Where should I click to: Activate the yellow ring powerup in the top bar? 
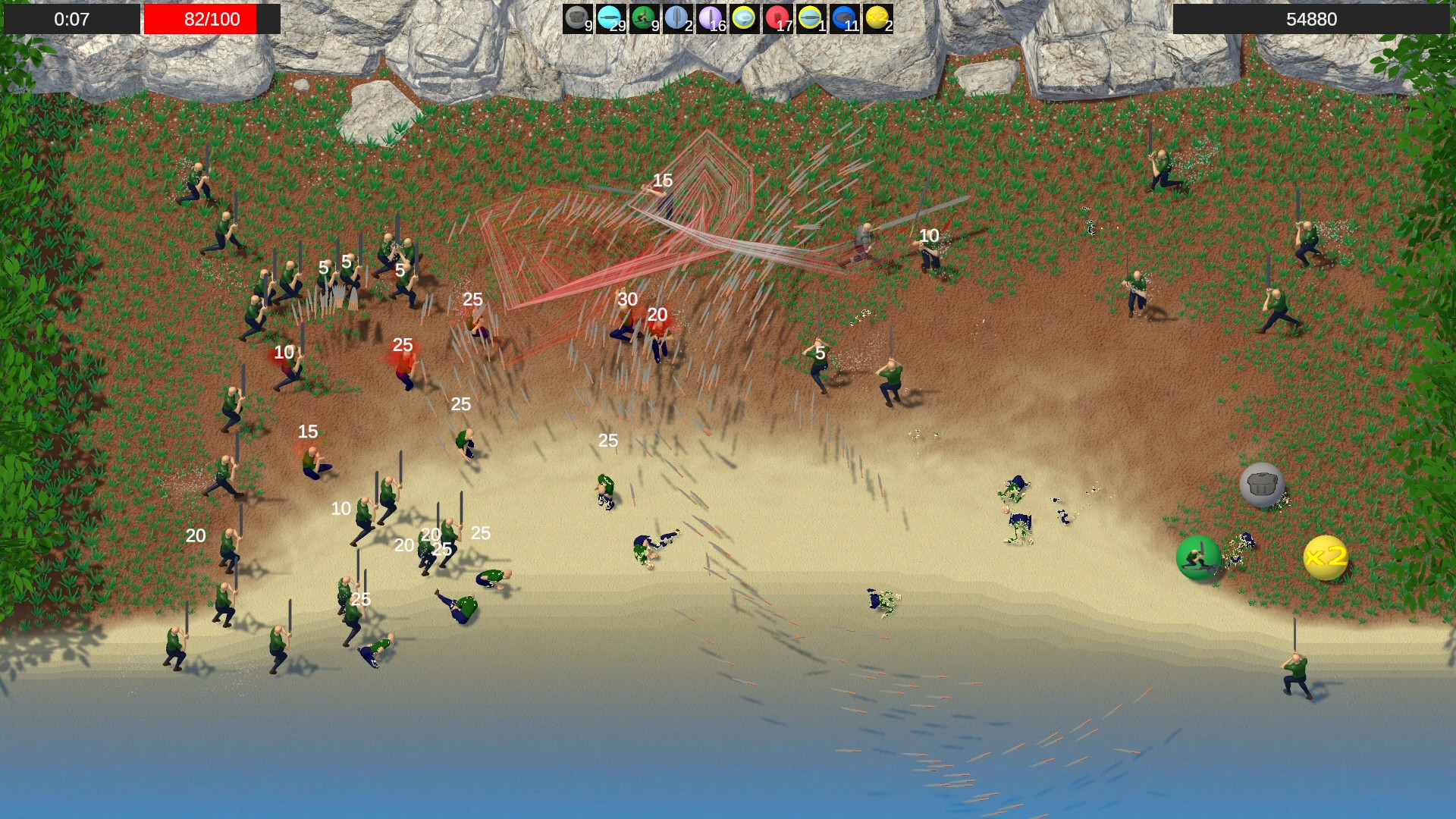coord(743,17)
